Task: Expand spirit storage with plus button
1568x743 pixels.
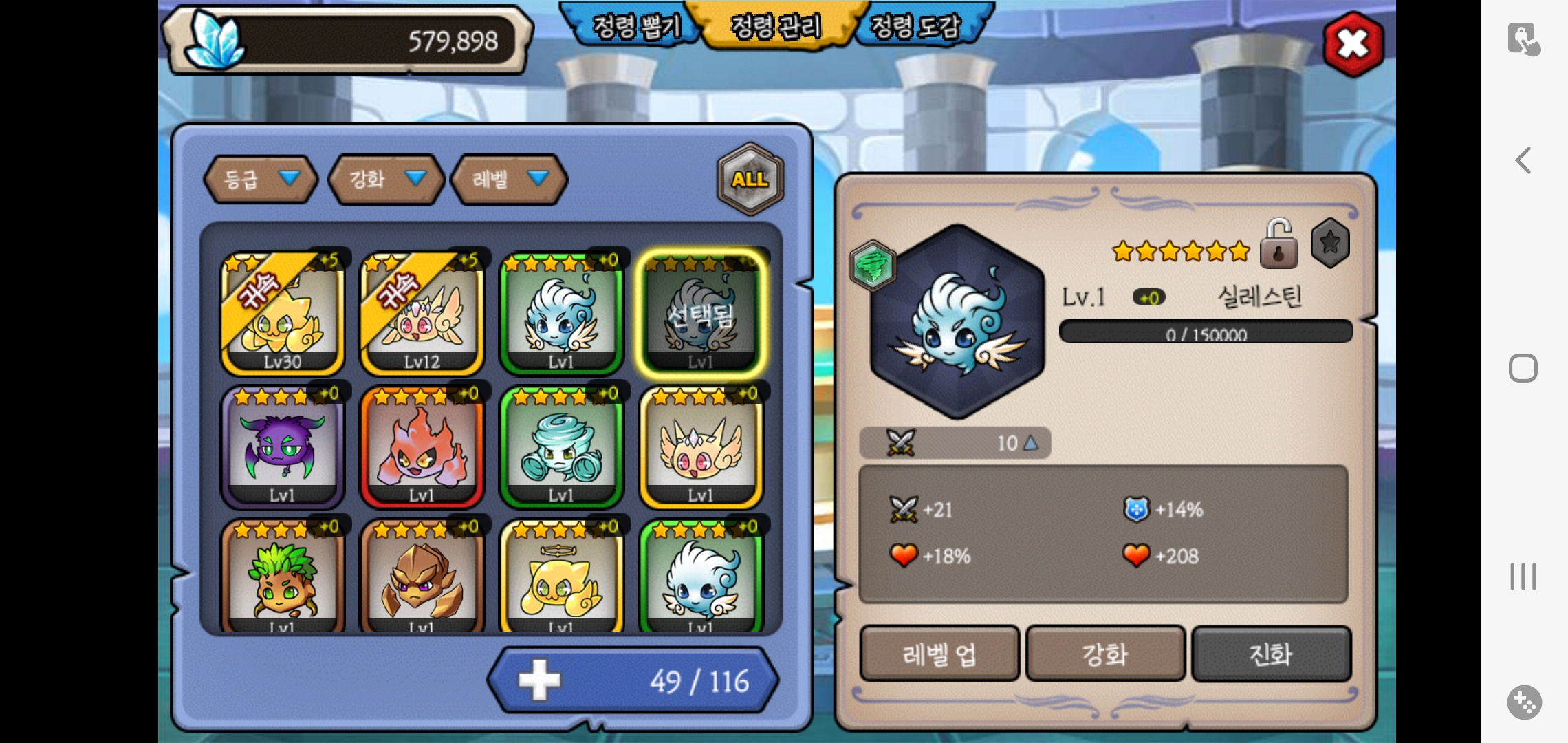Action: click(x=540, y=680)
